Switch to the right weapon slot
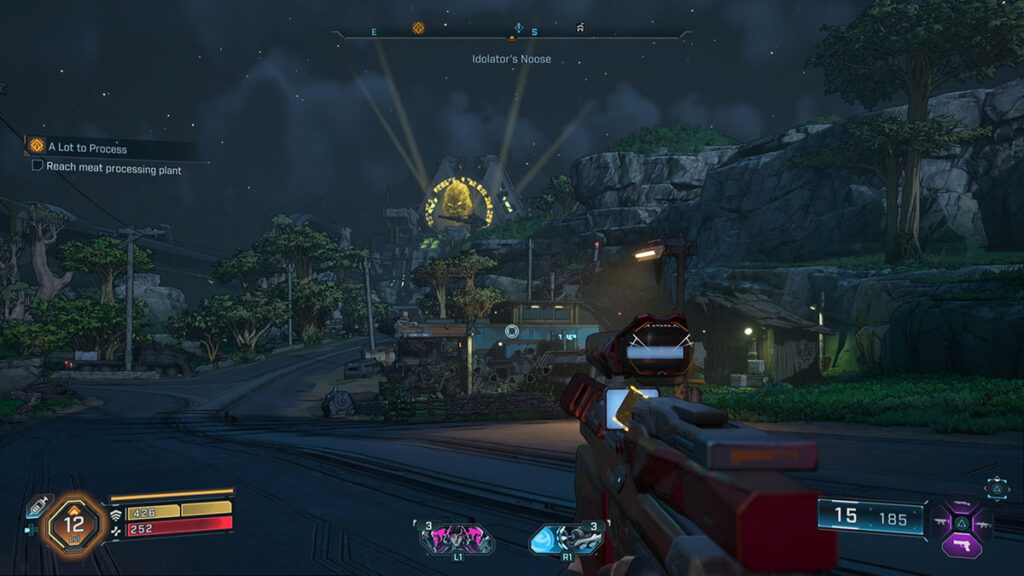 click(982, 522)
